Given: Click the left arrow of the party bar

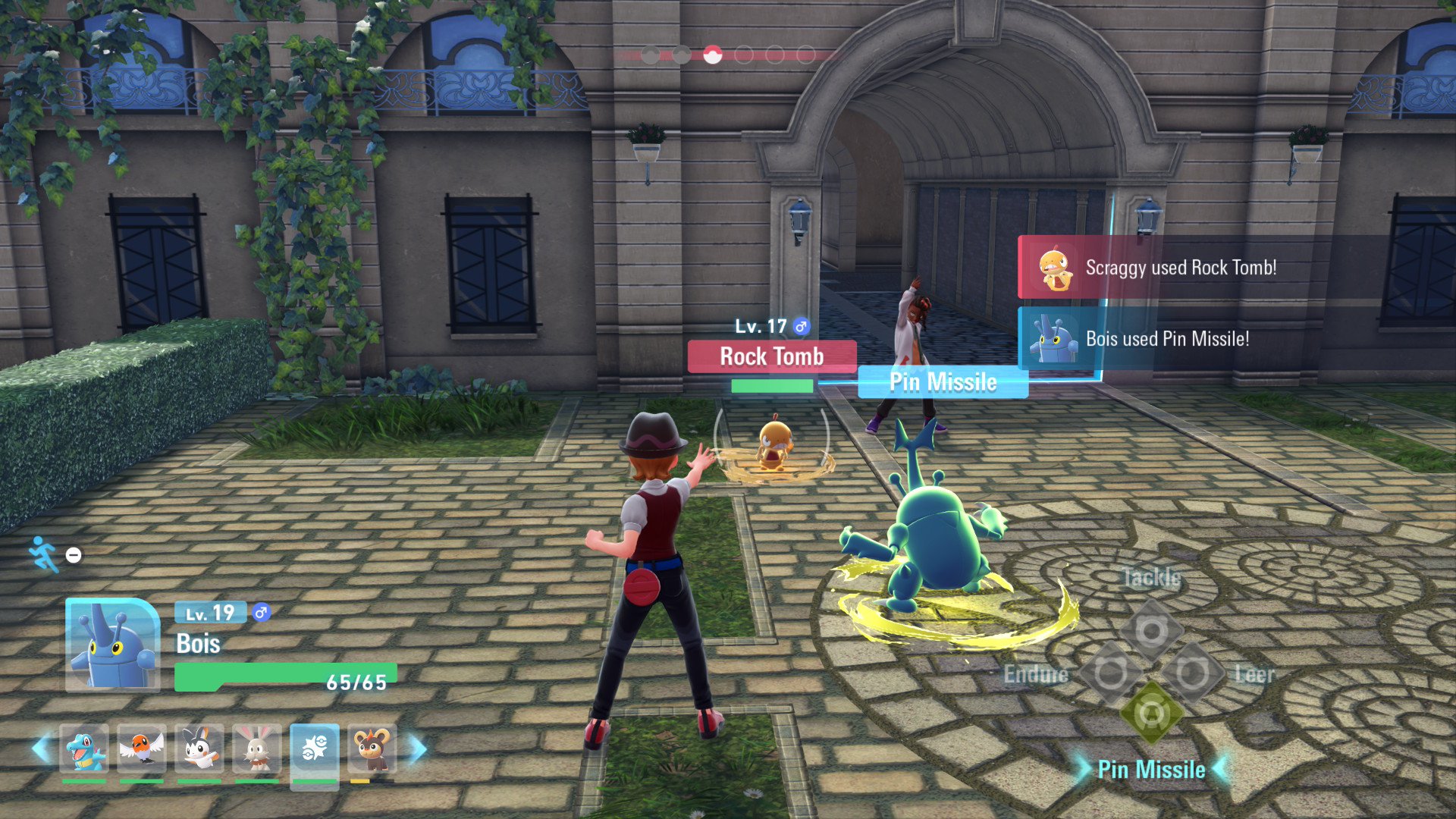Looking at the screenshot, I should pyautogui.click(x=42, y=749).
